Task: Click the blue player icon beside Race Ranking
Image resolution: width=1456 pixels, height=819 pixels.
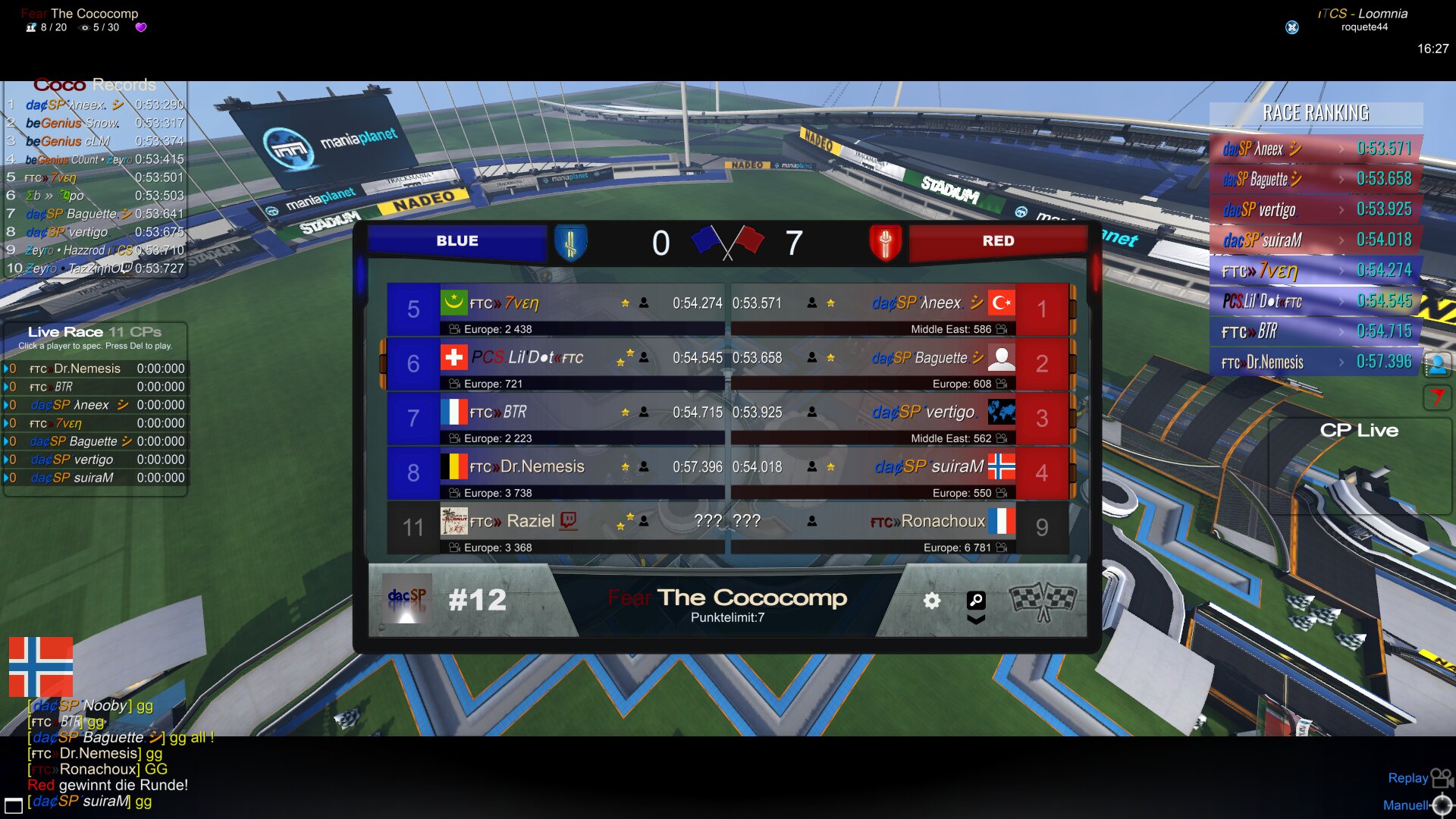Action: pyautogui.click(x=1437, y=365)
